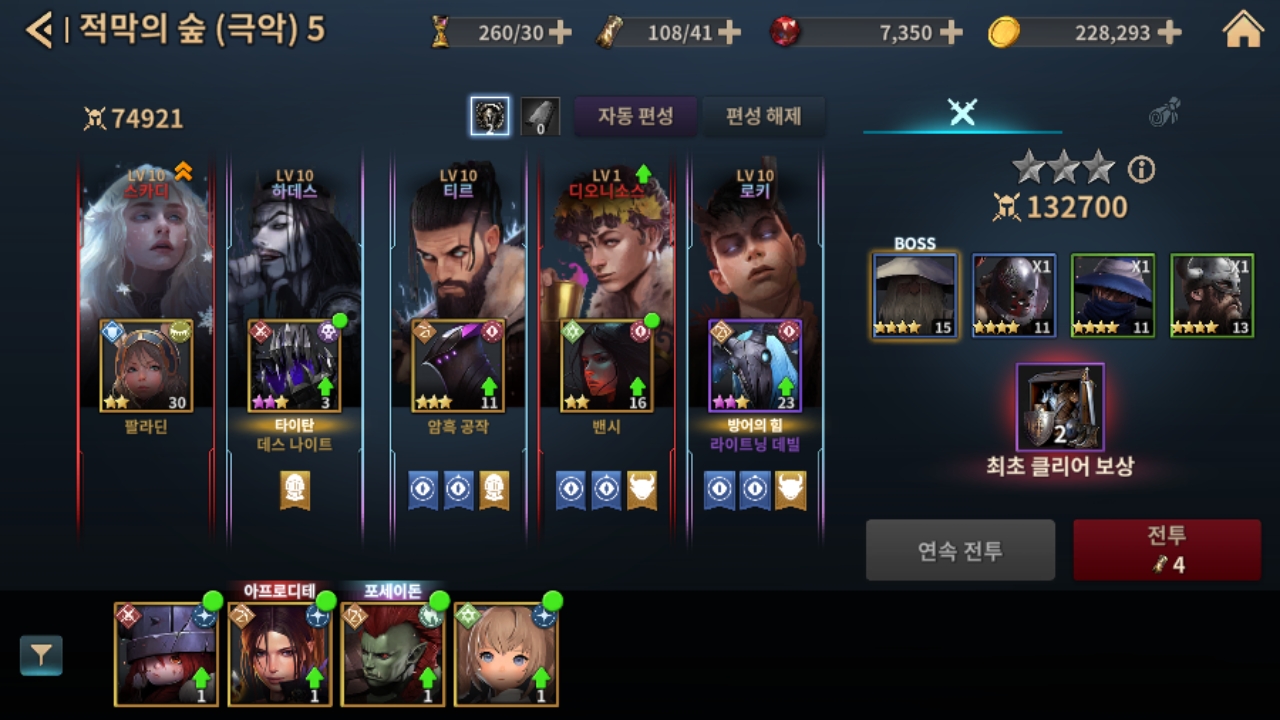Viewport: 1280px width, 720px height.
Task: Add more hourglass stamina
Action: point(561,33)
